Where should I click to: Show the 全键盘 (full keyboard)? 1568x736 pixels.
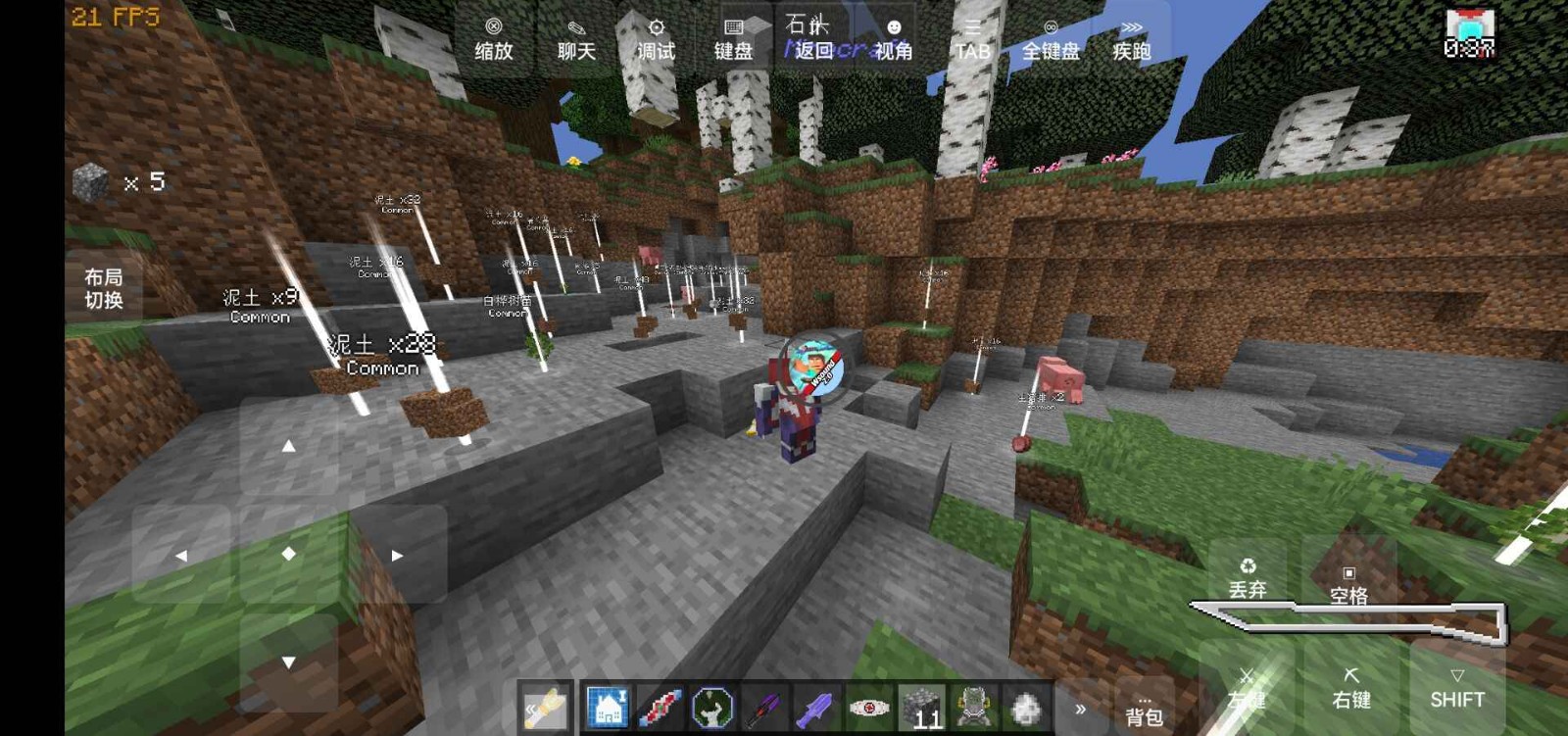click(x=1051, y=40)
